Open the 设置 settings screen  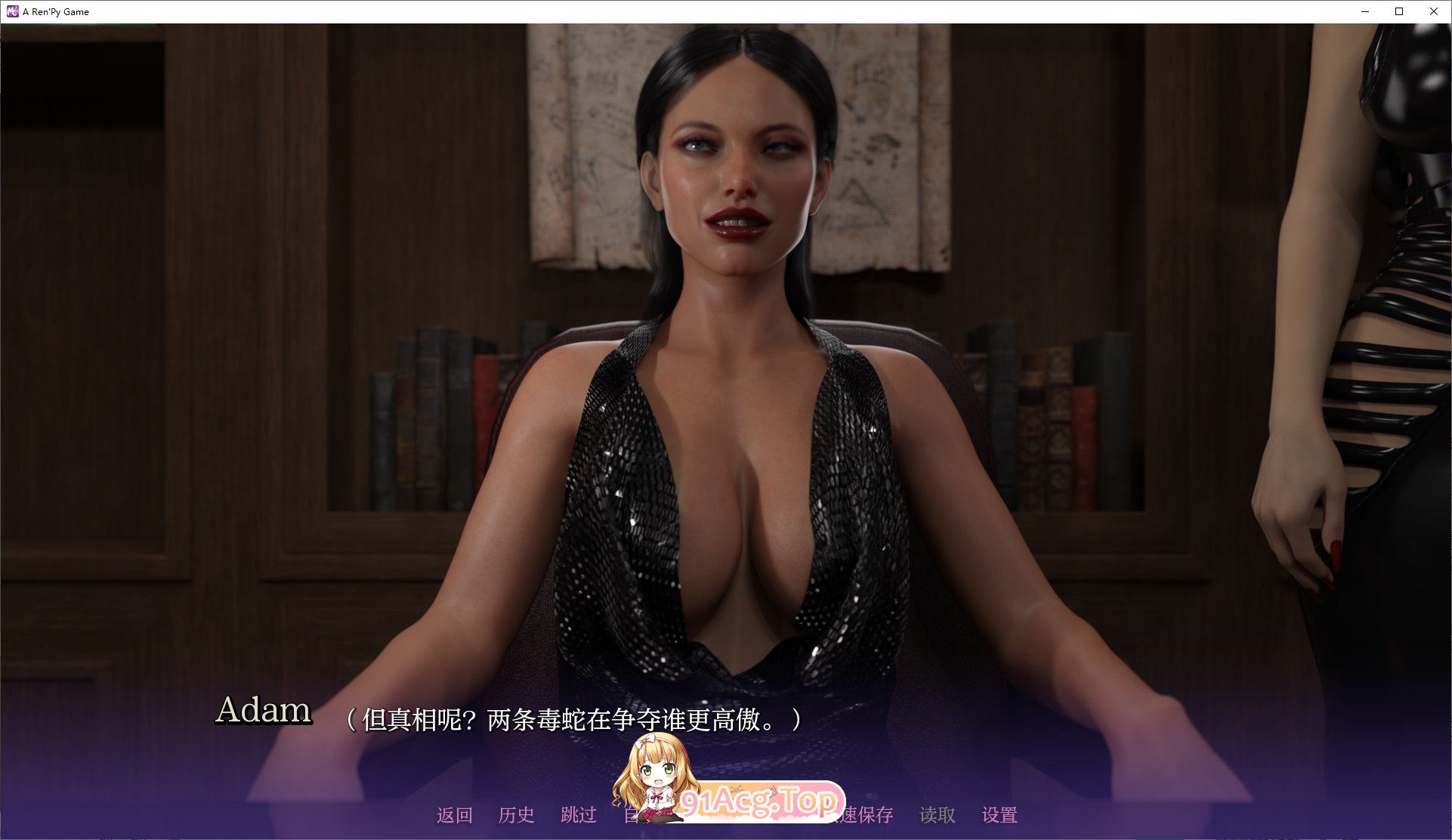click(999, 815)
